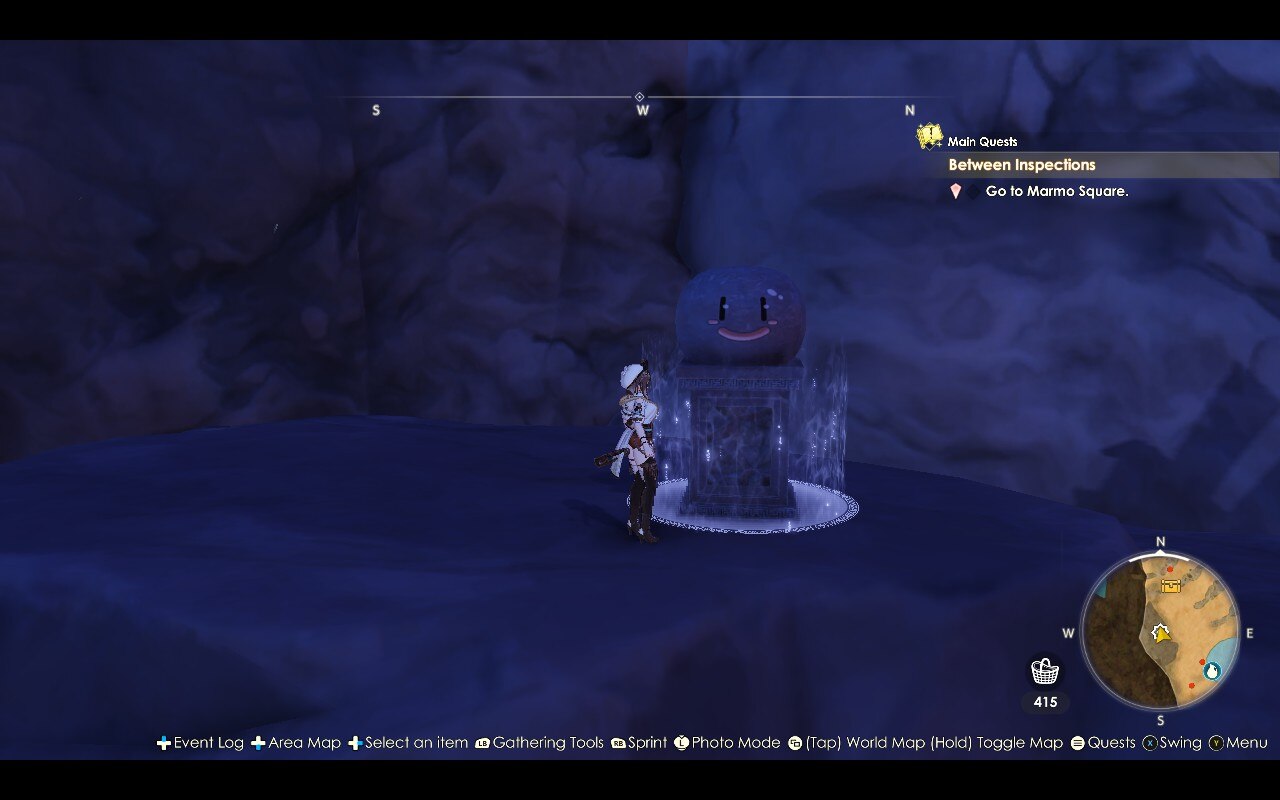Click the Sprint button prompt icon
This screenshot has height=800, width=1280.
coord(616,743)
